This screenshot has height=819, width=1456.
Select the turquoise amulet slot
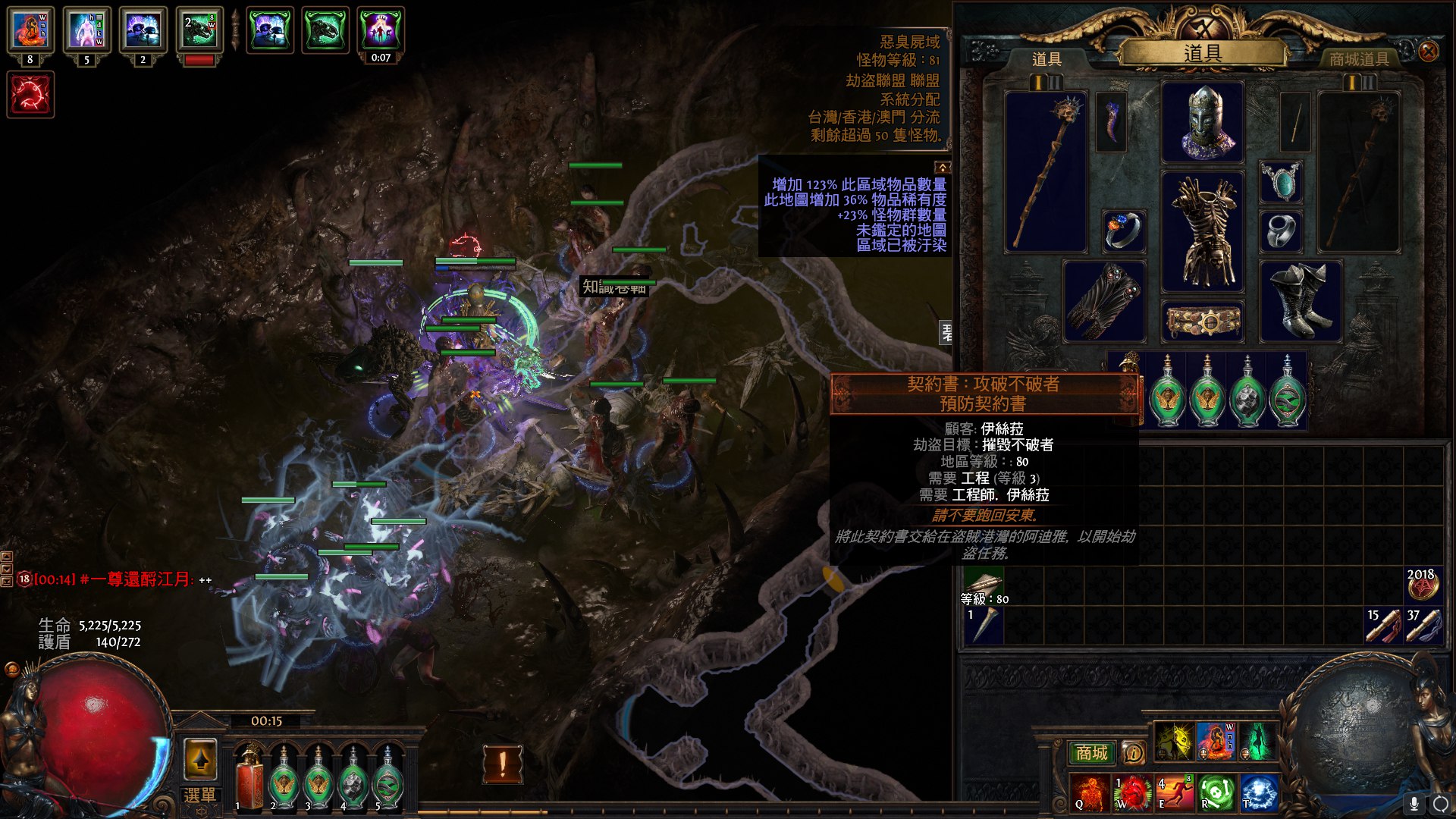[1281, 182]
